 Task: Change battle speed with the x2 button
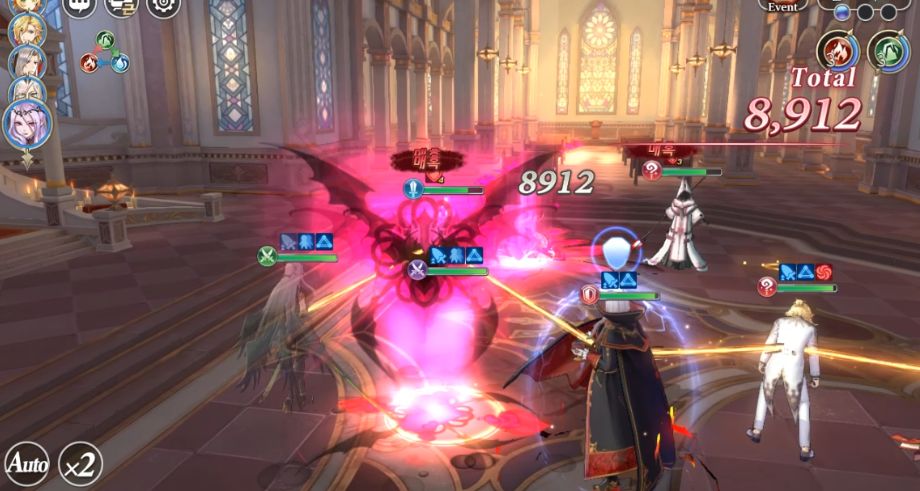[x=79, y=463]
